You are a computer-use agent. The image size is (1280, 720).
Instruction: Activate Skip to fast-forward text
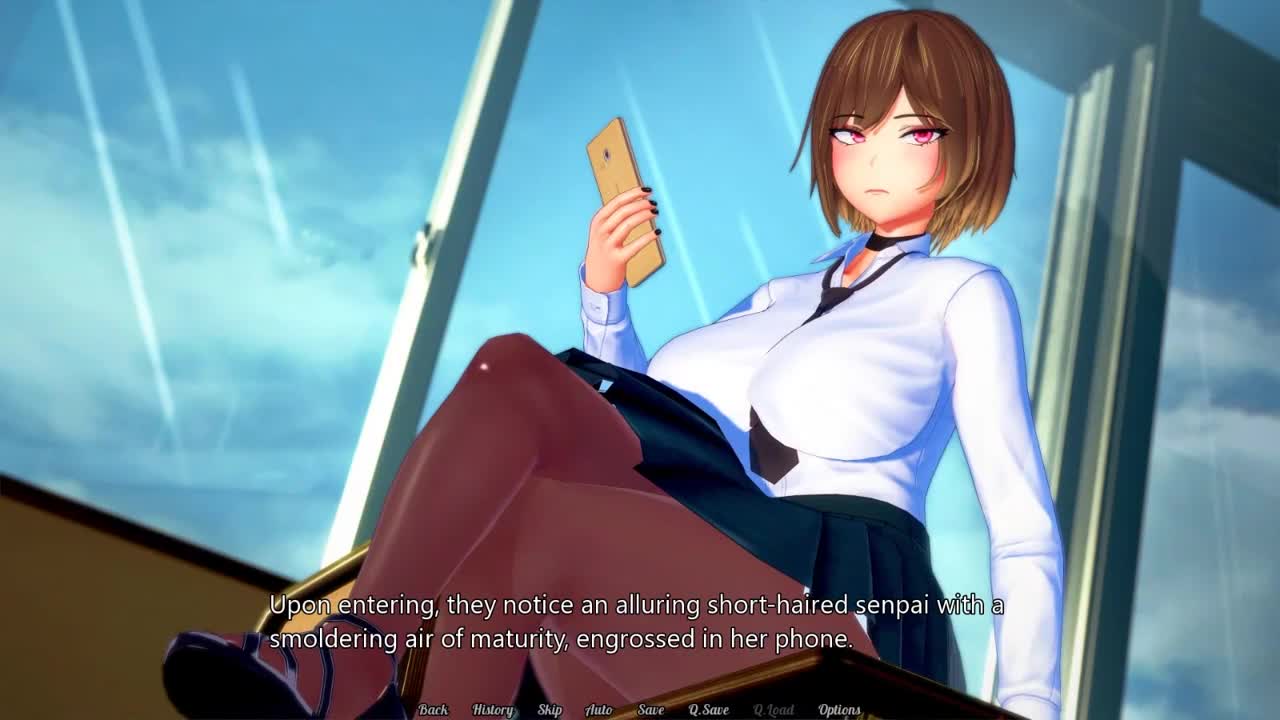click(549, 710)
